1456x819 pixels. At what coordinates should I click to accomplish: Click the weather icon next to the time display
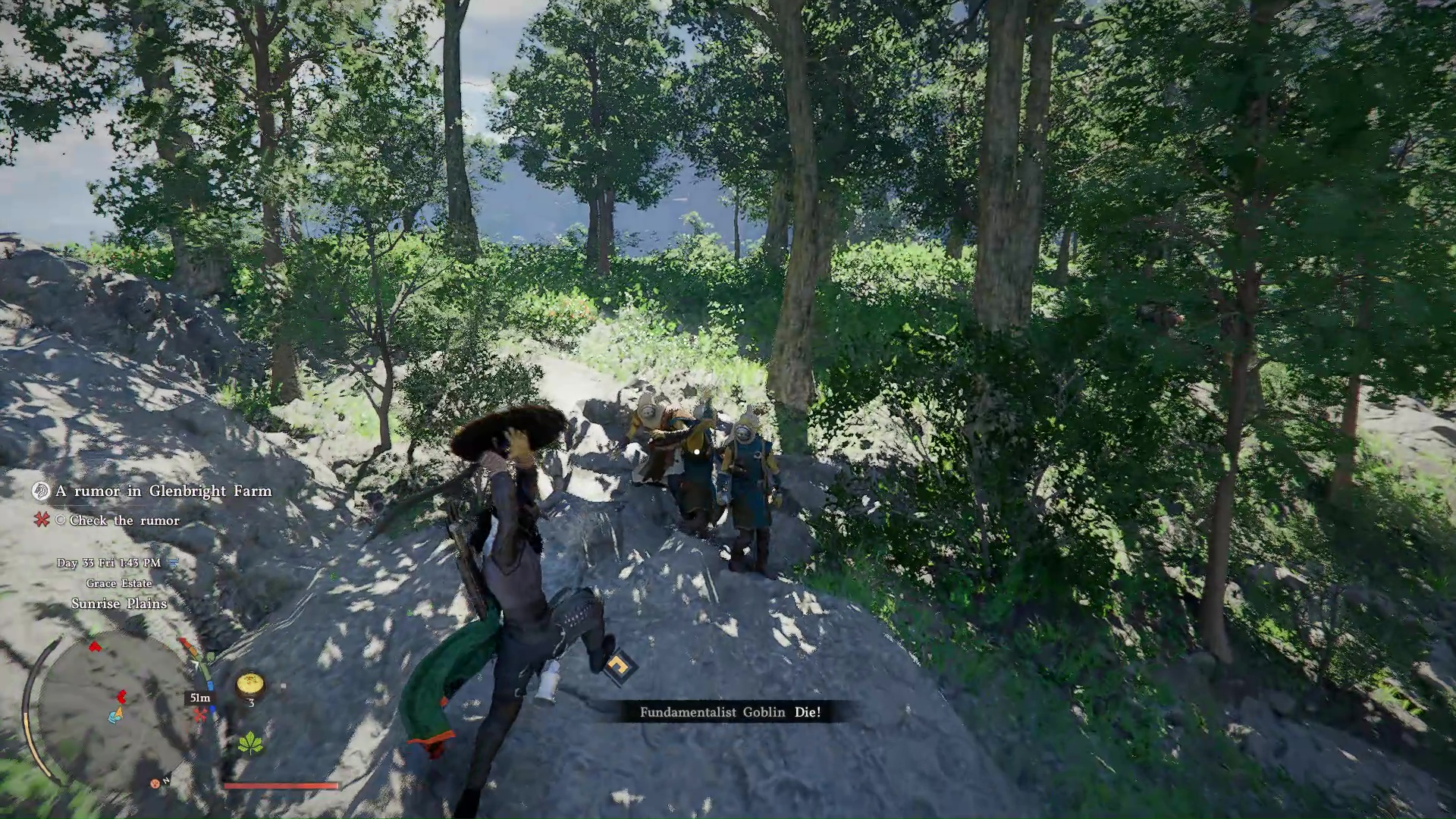pyautogui.click(x=174, y=564)
